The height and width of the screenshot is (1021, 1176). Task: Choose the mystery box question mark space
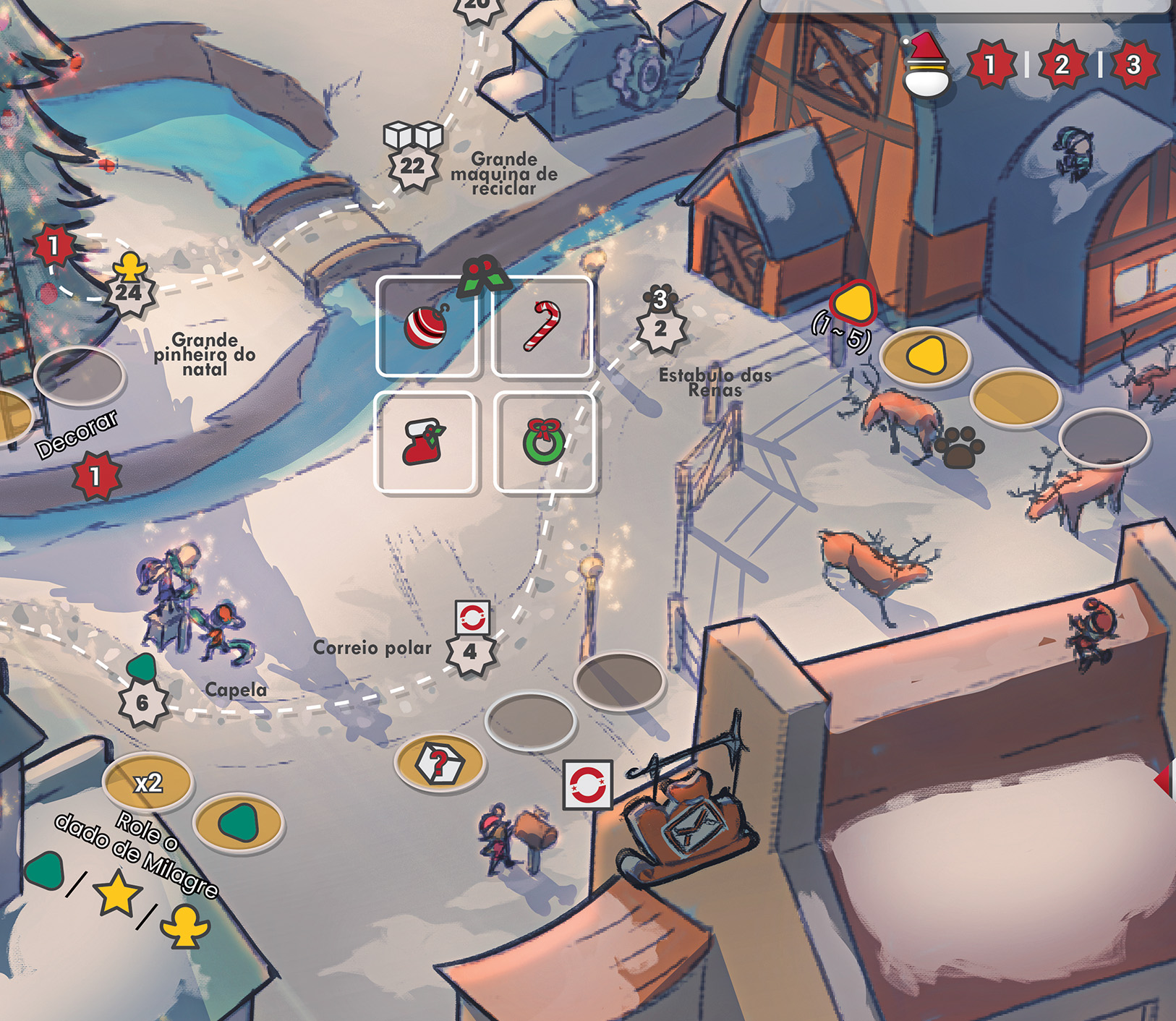pos(440,763)
